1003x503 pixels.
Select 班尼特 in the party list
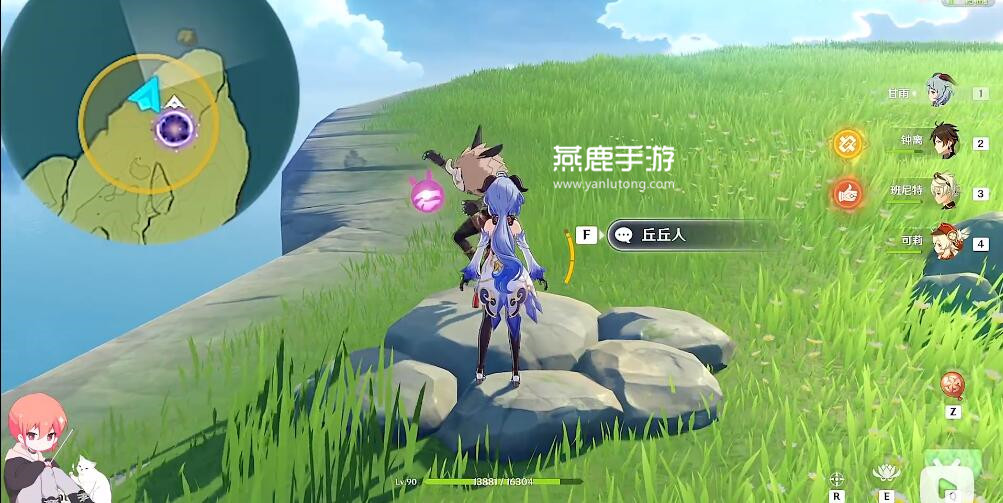[x=943, y=191]
